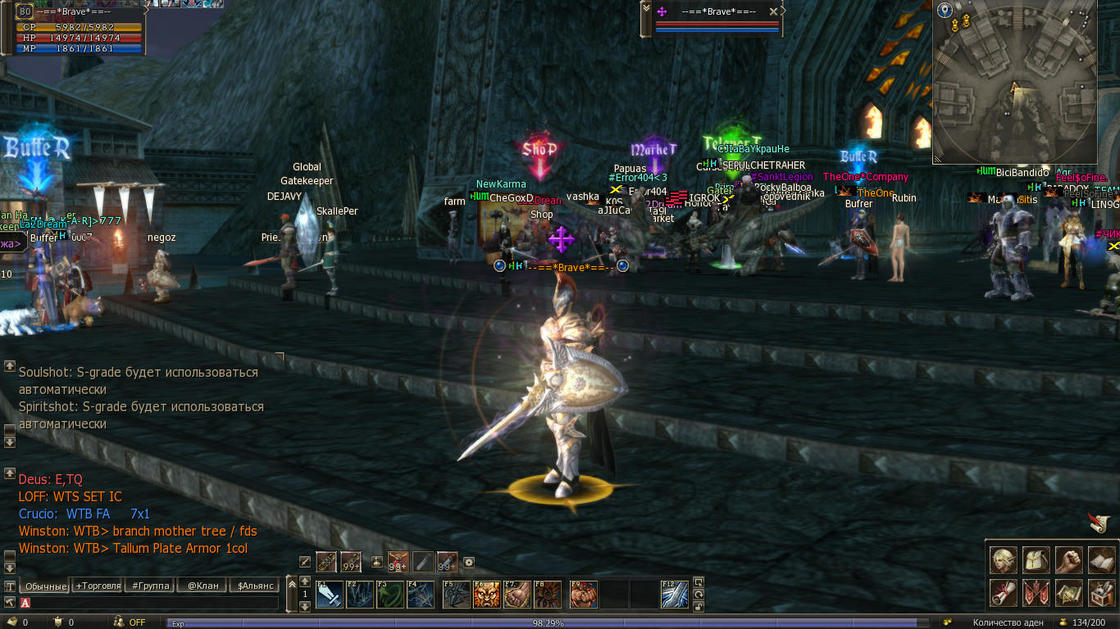Switch to the Обычные chat tab

coord(45,586)
